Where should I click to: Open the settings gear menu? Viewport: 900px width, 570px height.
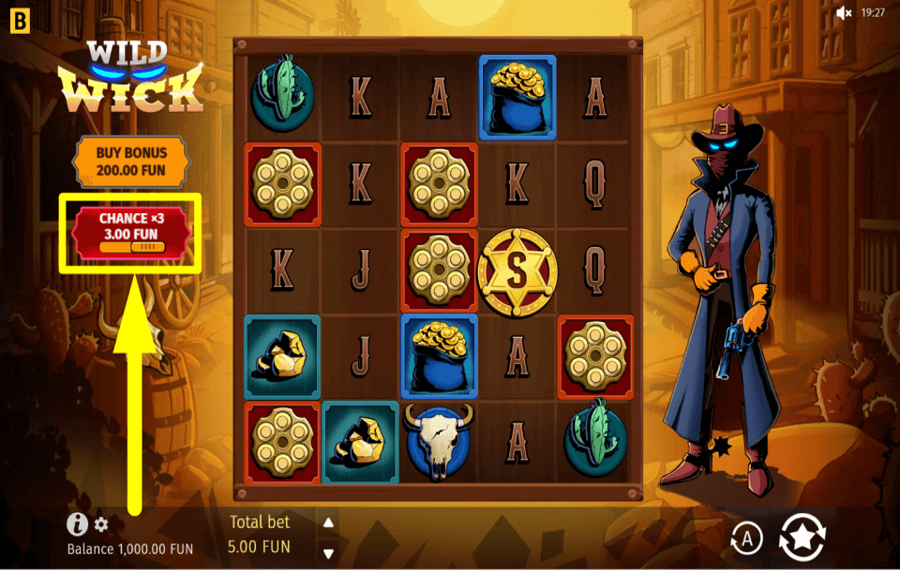pos(101,524)
